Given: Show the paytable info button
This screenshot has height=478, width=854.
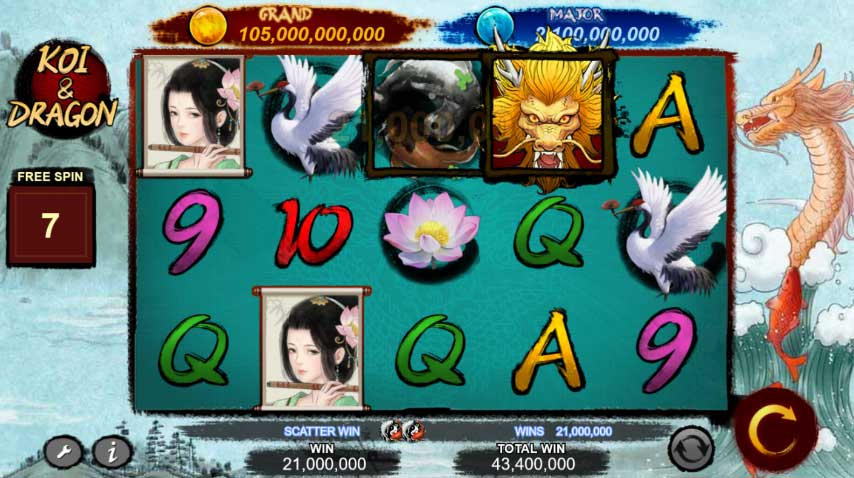Looking at the screenshot, I should pos(112,453).
